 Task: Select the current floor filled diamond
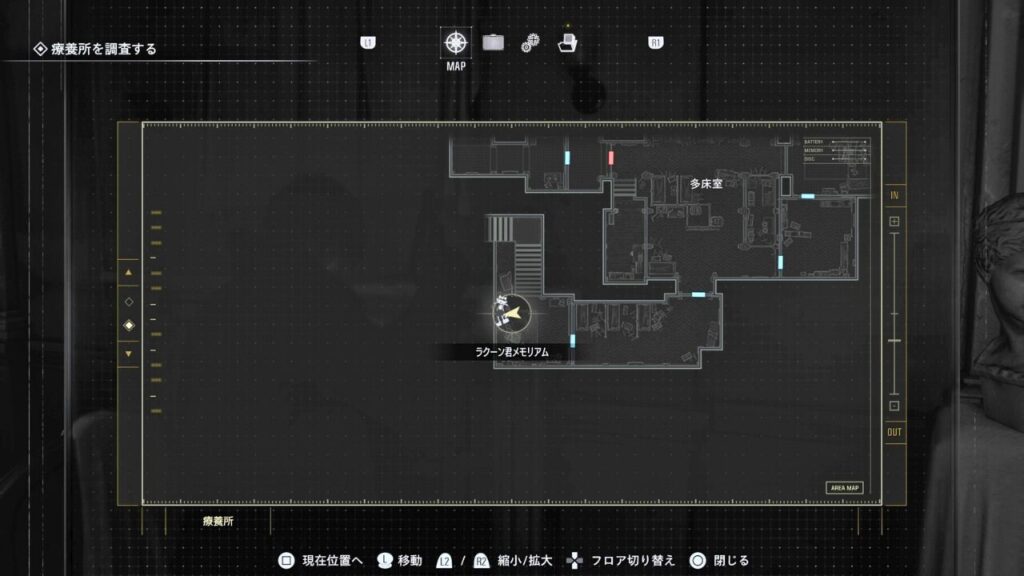click(x=128, y=326)
